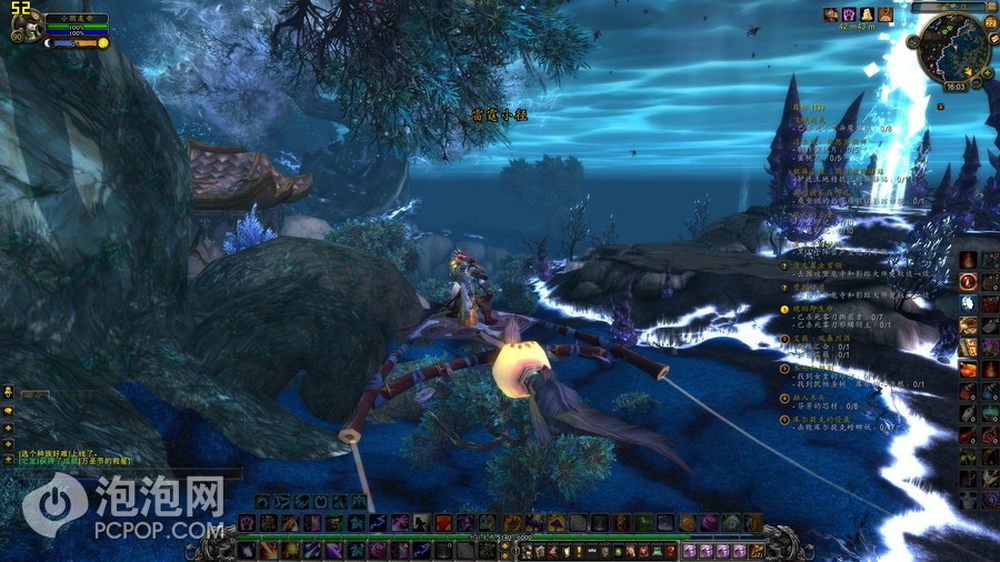Select the first slot of the shapeshift stance bar
The height and width of the screenshot is (562, 1000).
tap(262, 500)
